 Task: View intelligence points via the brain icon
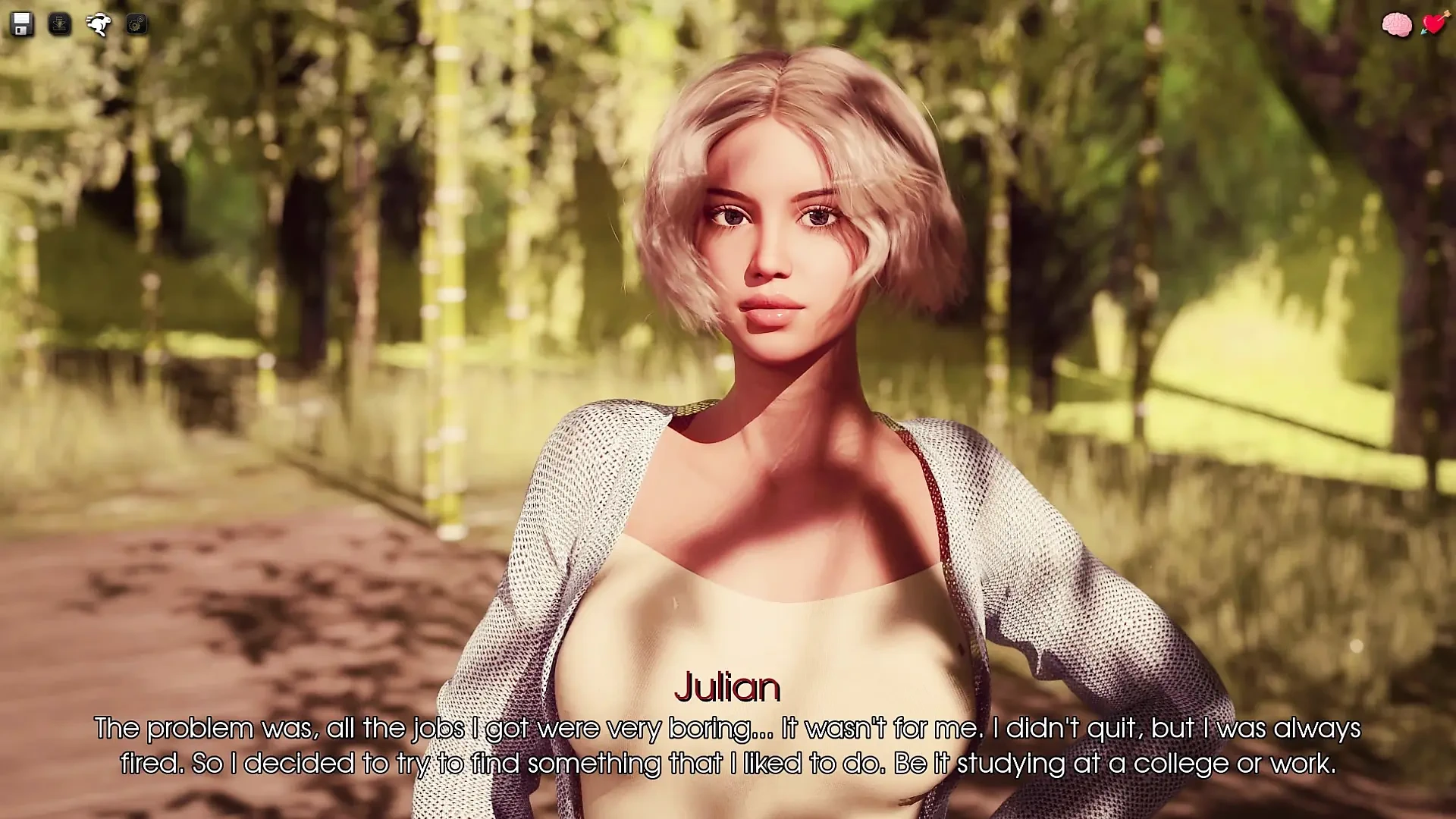pyautogui.click(x=1395, y=25)
